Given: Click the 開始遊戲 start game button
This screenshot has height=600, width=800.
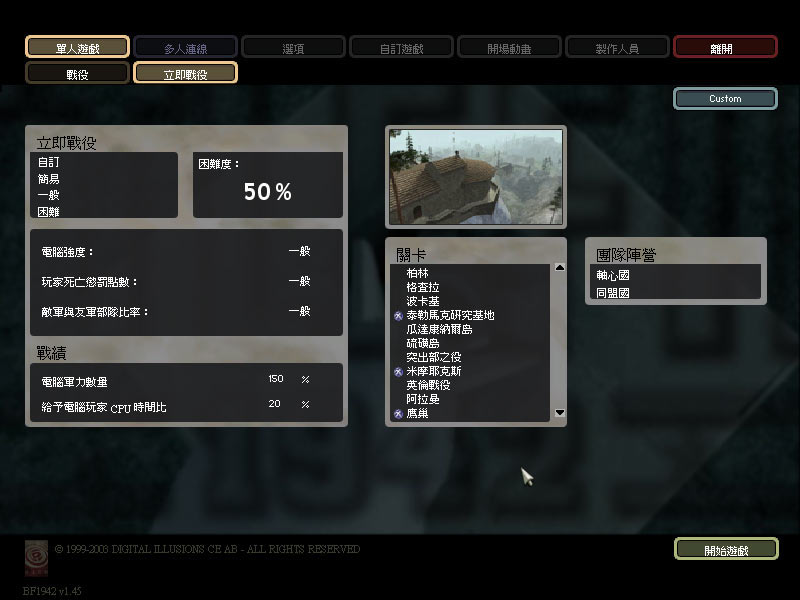Looking at the screenshot, I should tap(725, 550).
